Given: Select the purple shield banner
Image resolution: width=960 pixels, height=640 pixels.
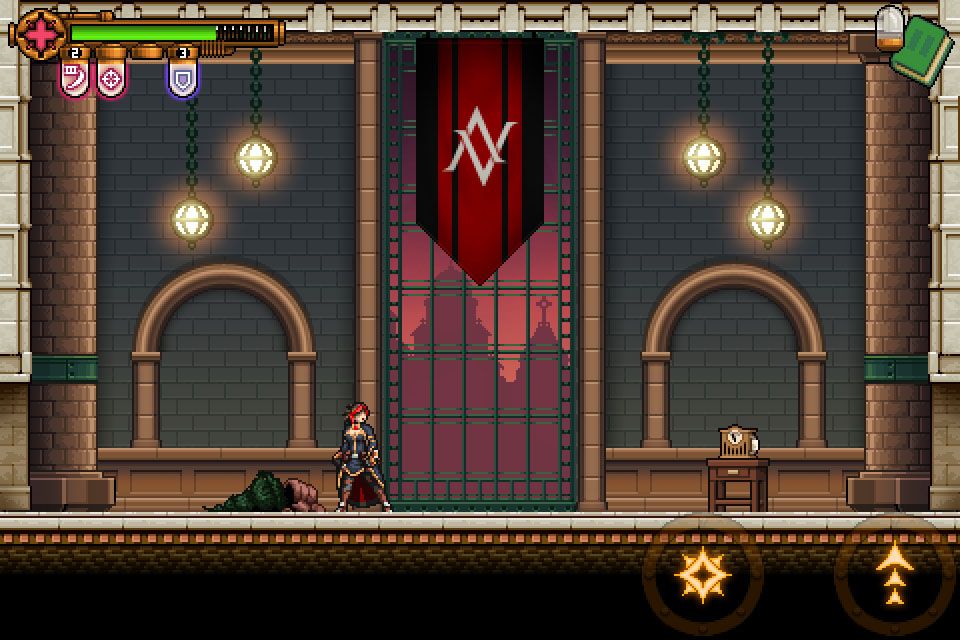Looking at the screenshot, I should click(183, 78).
